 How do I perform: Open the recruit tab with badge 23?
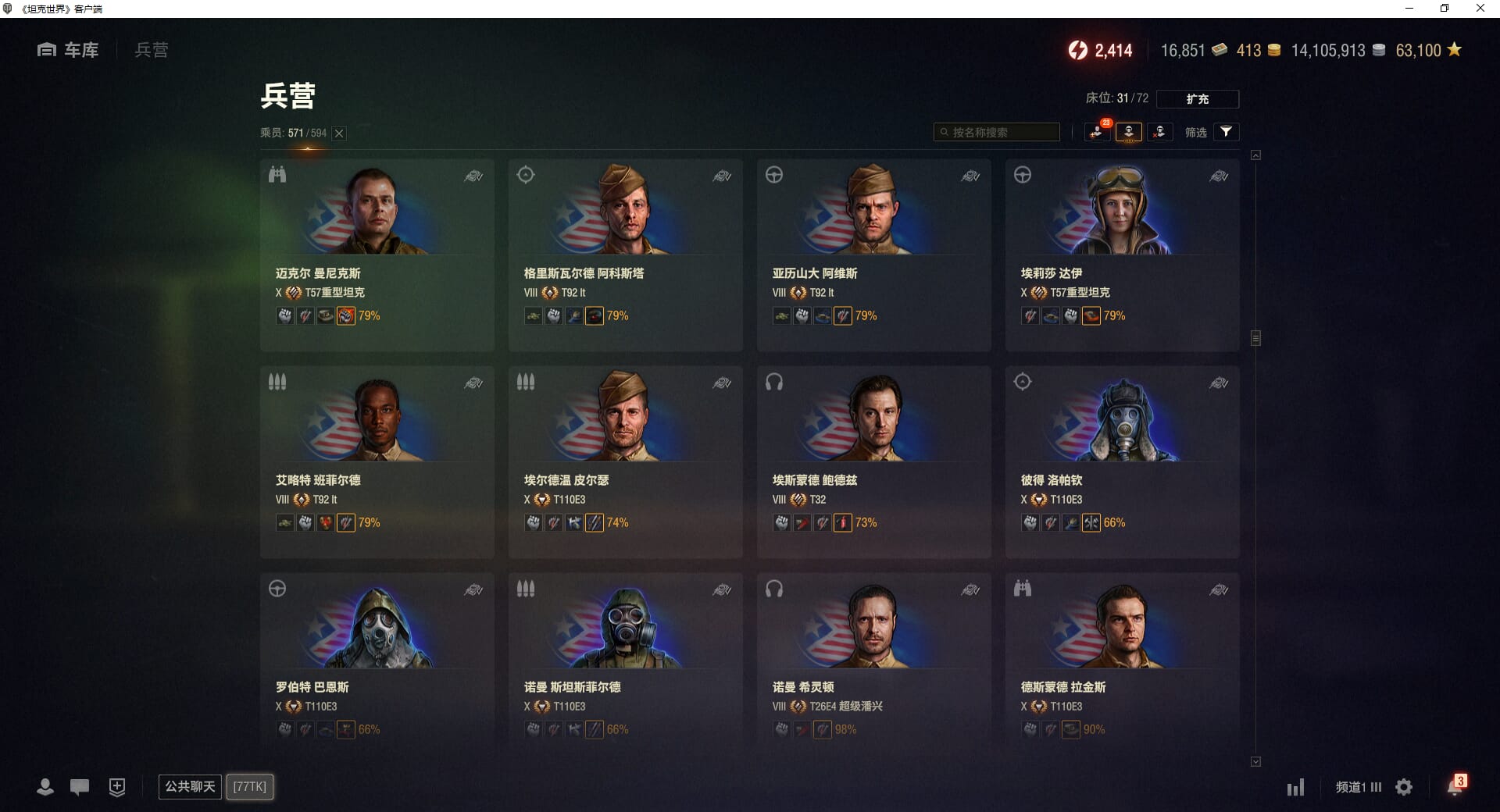[1098, 132]
